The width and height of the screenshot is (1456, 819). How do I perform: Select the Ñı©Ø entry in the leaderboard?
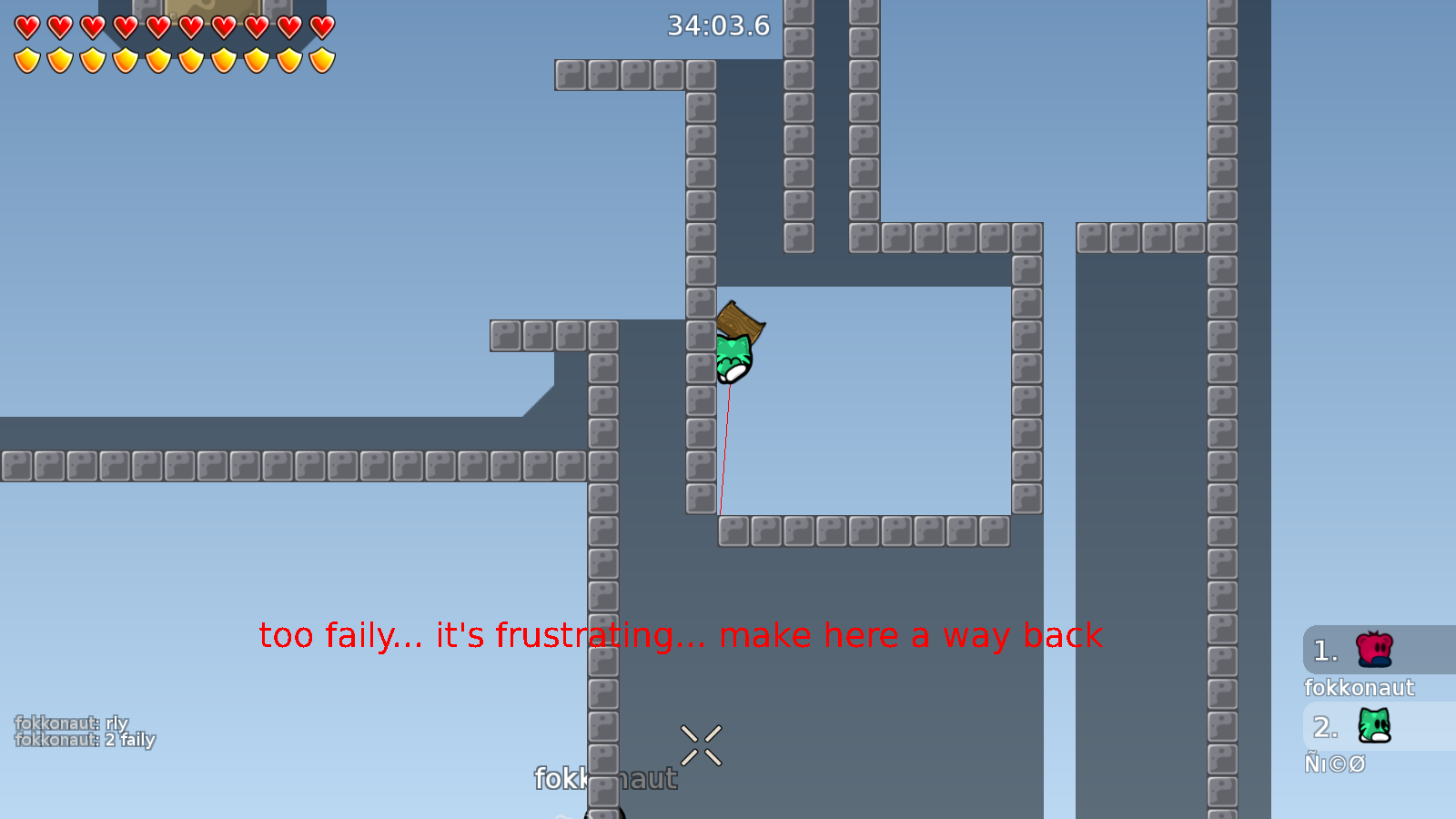click(x=1336, y=763)
